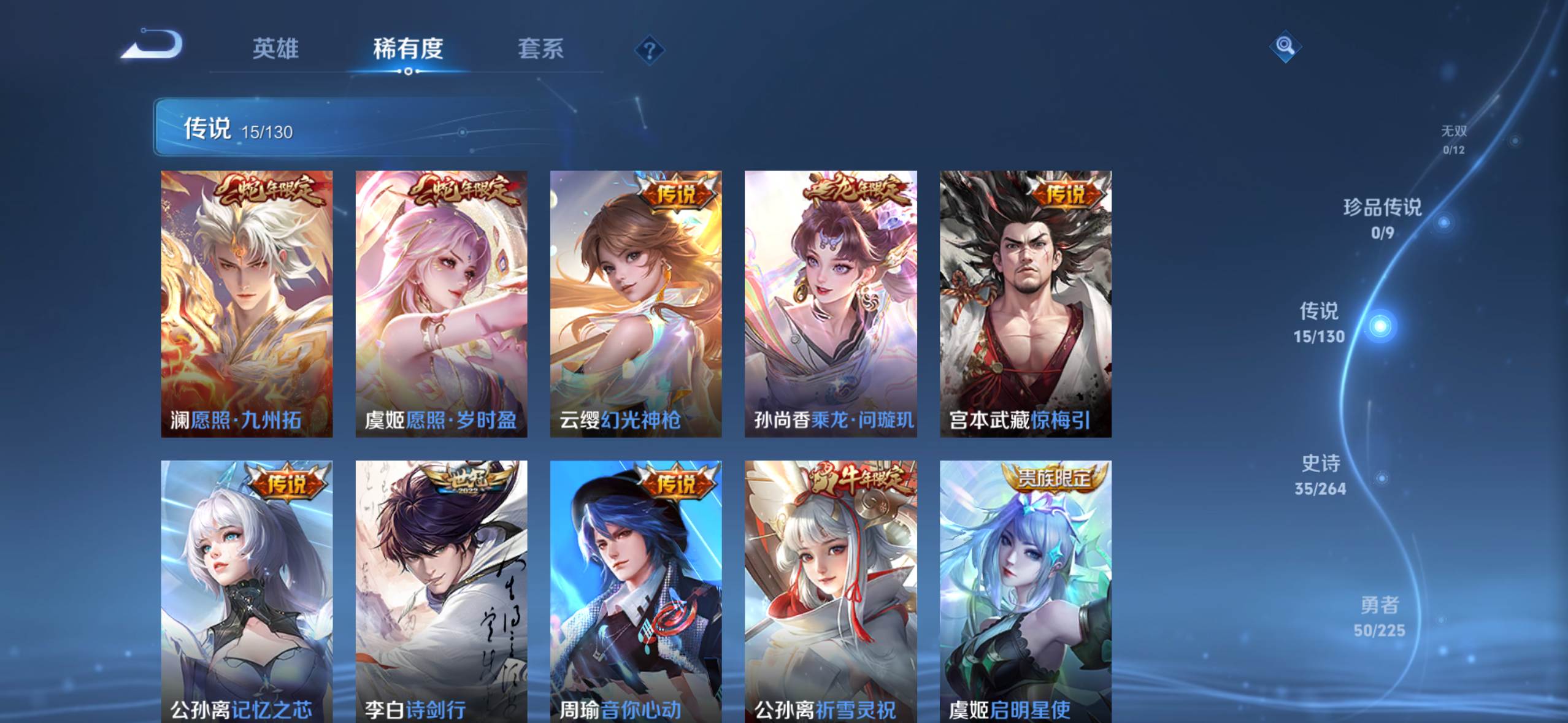Select 澜 愿照·九州拓 skin card

(247, 304)
